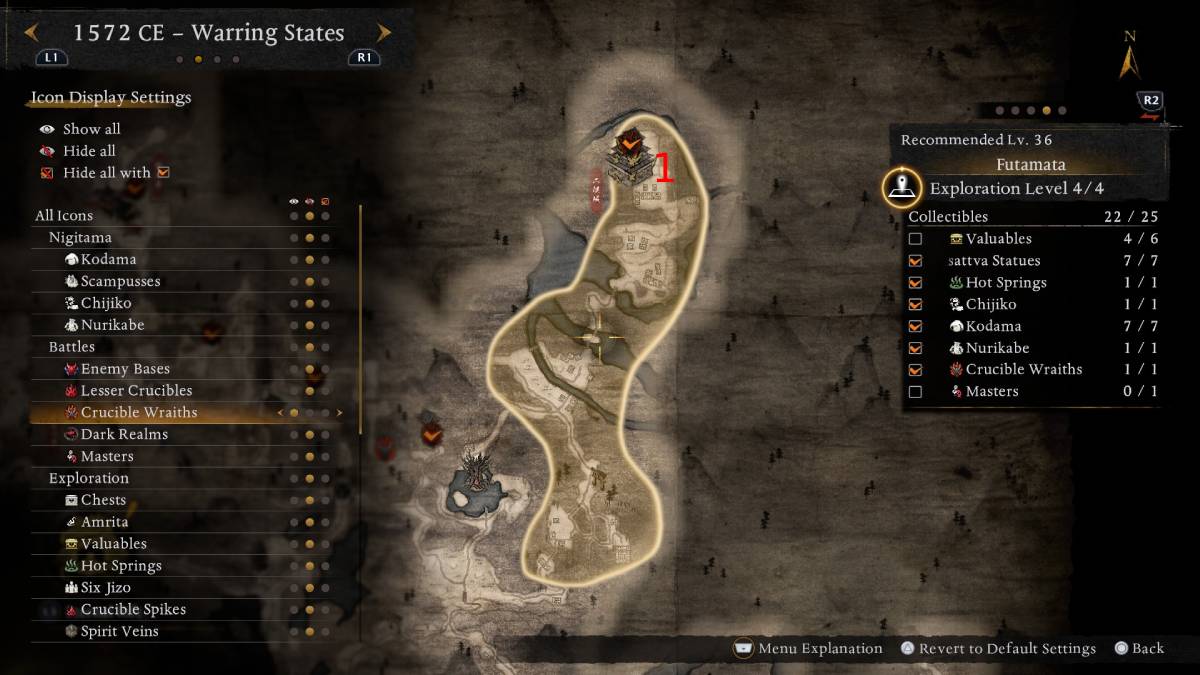Screen dimensions: 1200x675
Task: Select the Kodama filter row
Action: (x=108, y=259)
